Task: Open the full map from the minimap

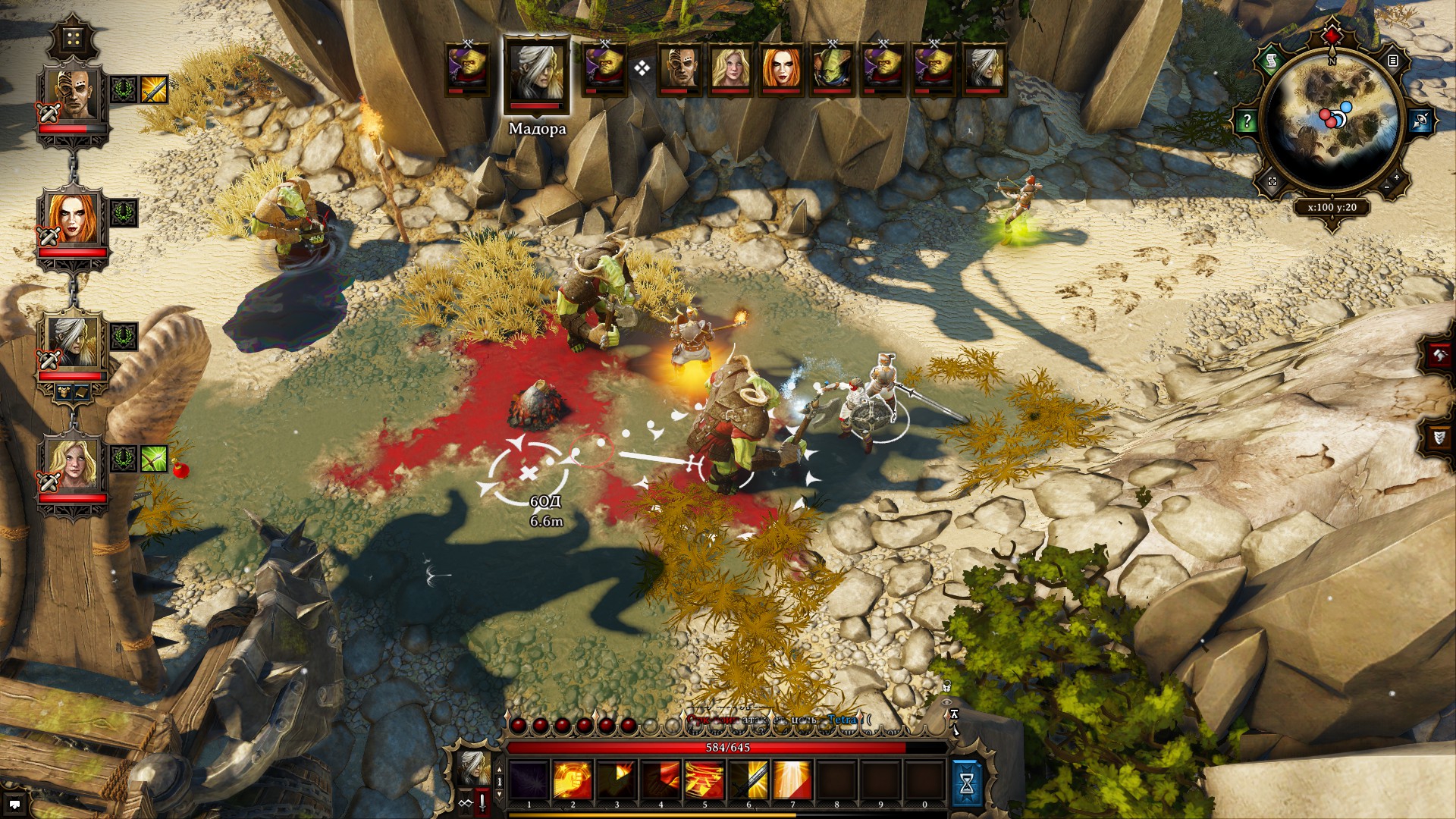Action: (1272, 182)
